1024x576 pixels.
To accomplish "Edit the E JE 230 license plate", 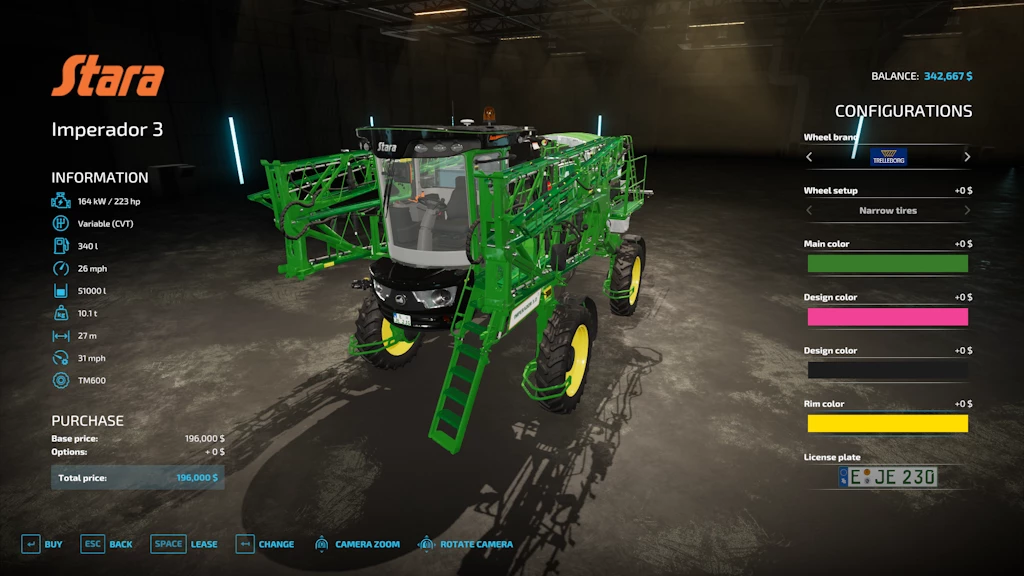I will [x=888, y=477].
